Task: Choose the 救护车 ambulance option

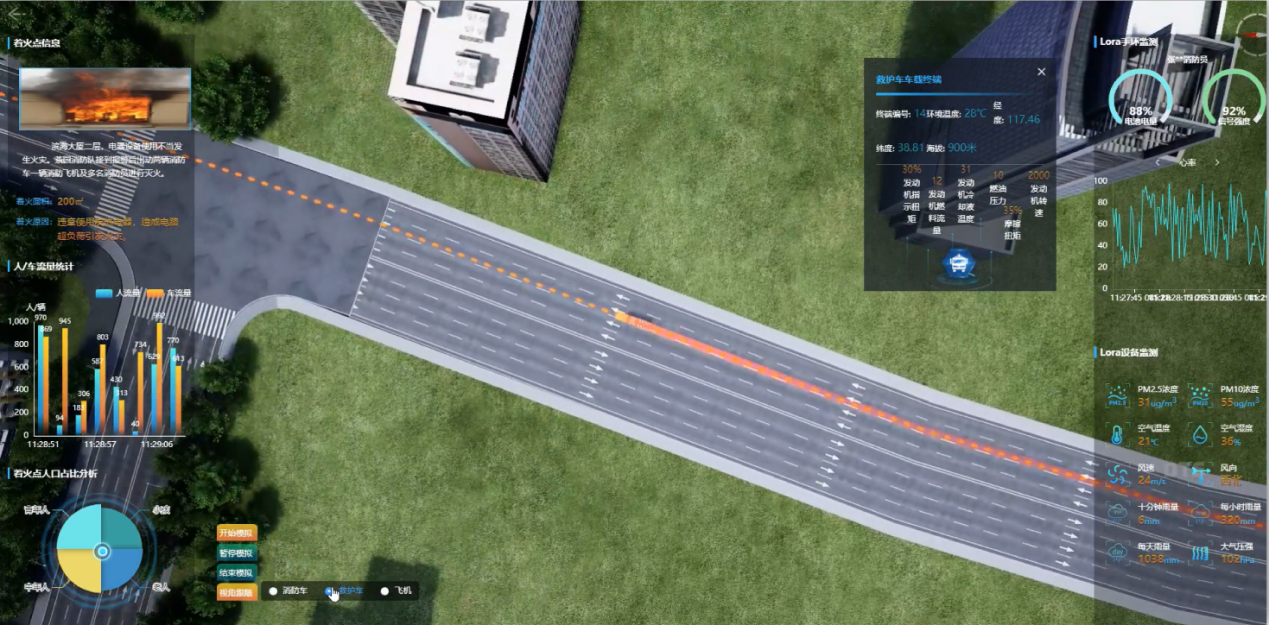Action: point(330,591)
